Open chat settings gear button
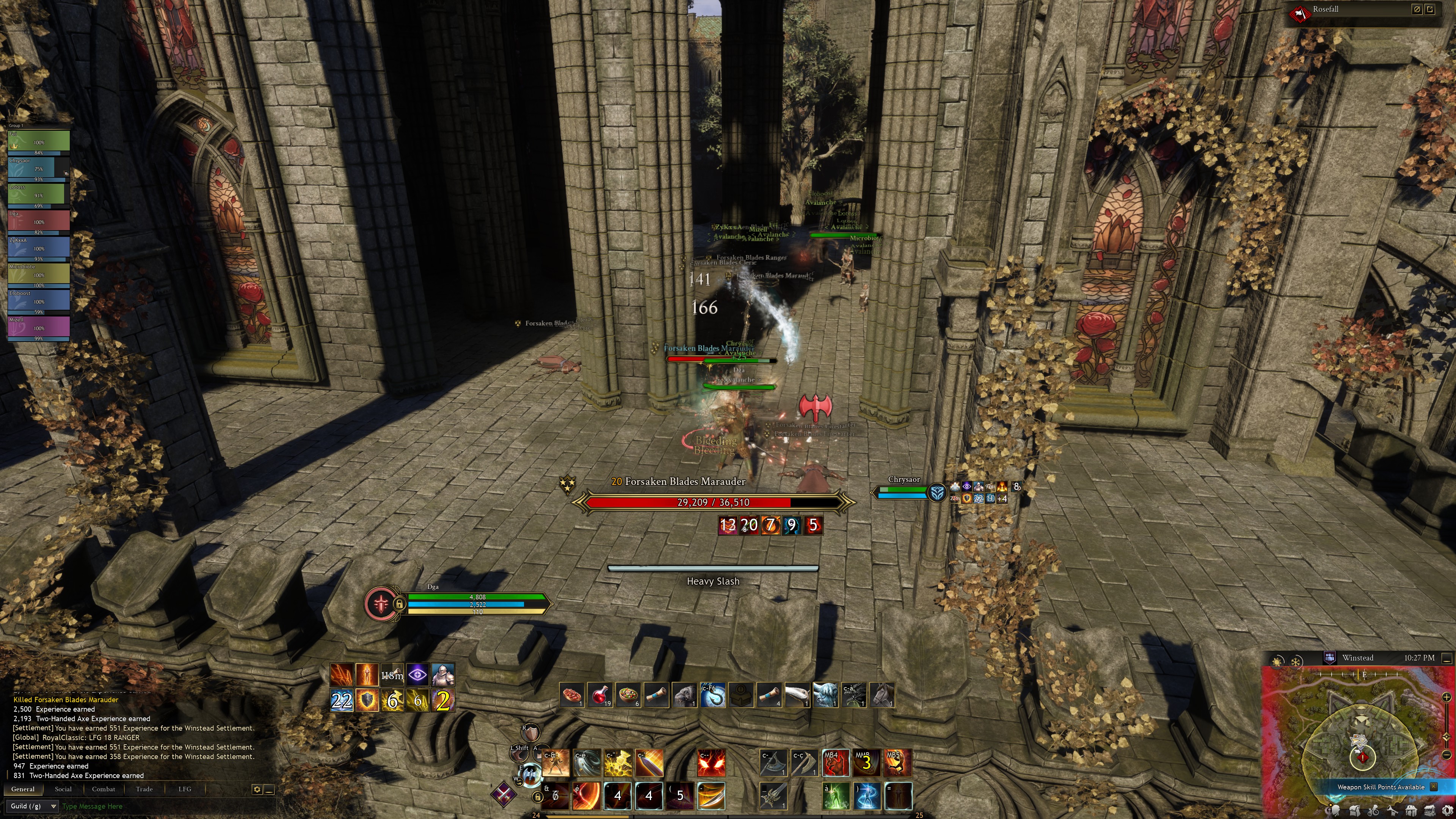The height and width of the screenshot is (819, 1456). [x=257, y=789]
